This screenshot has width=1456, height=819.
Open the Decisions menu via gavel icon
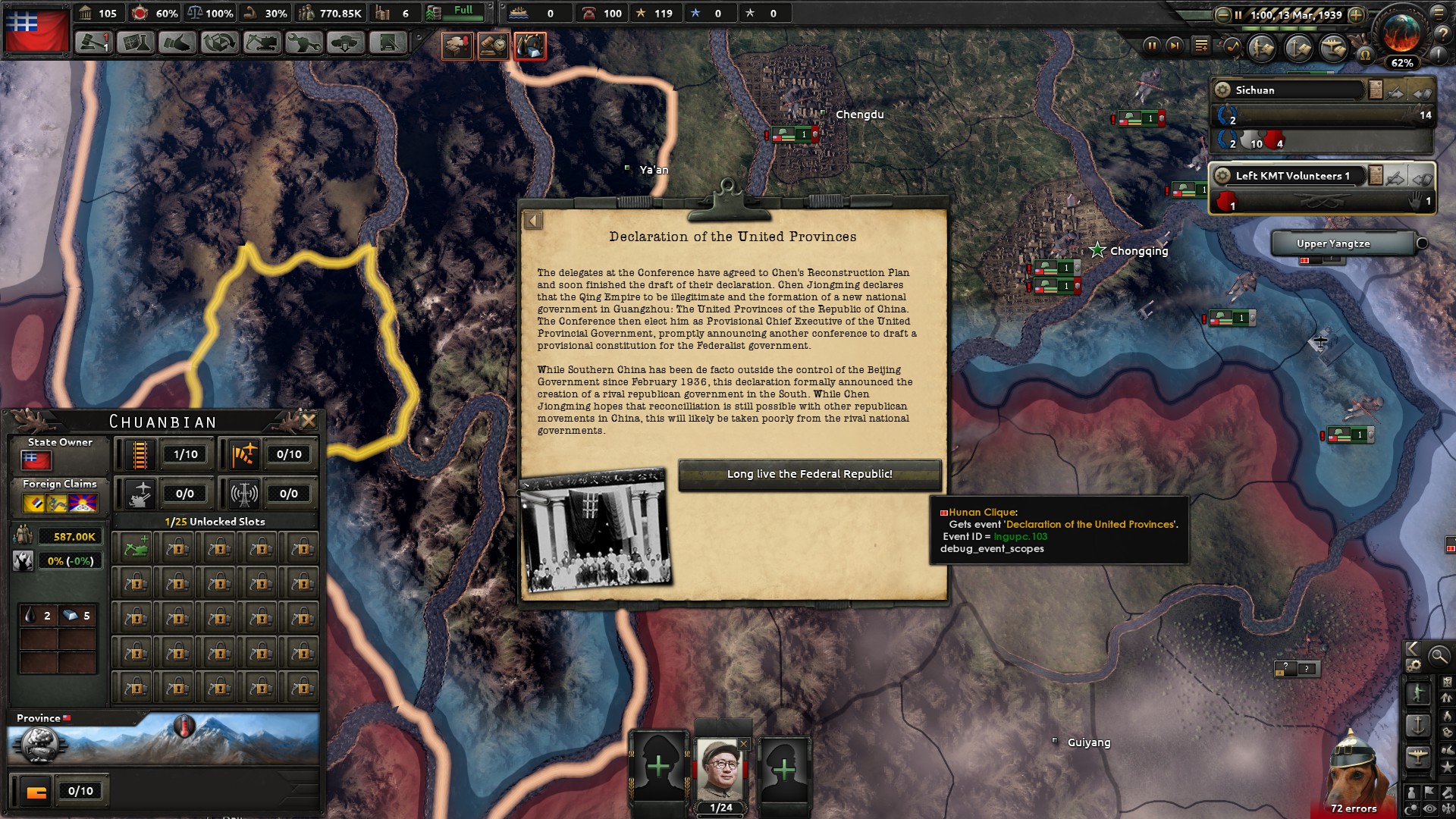tap(94, 42)
